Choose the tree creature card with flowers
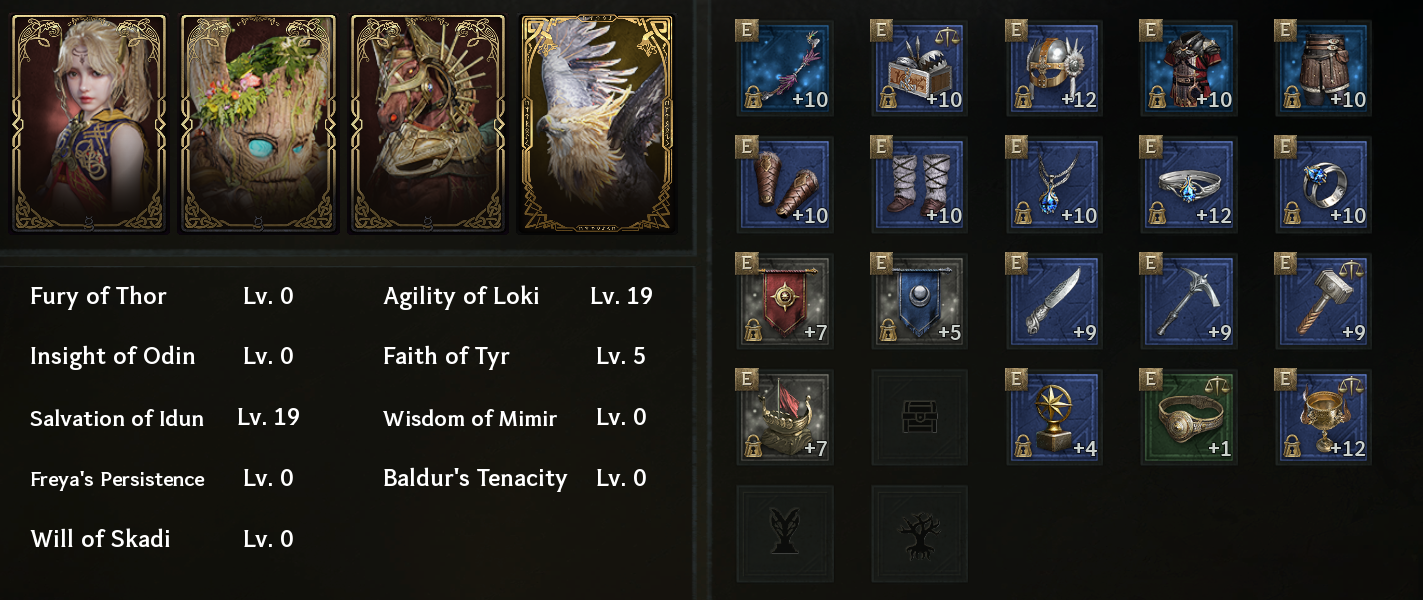This screenshot has height=600, width=1423. (258, 123)
